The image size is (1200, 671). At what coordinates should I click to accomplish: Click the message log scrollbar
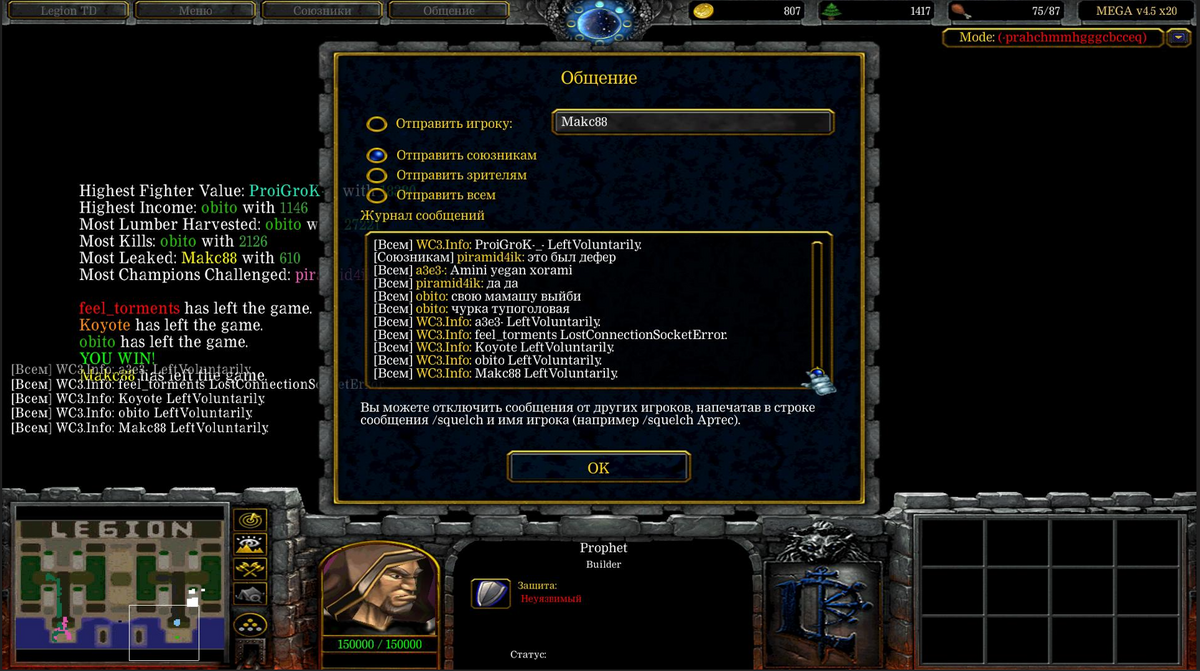[x=816, y=305]
